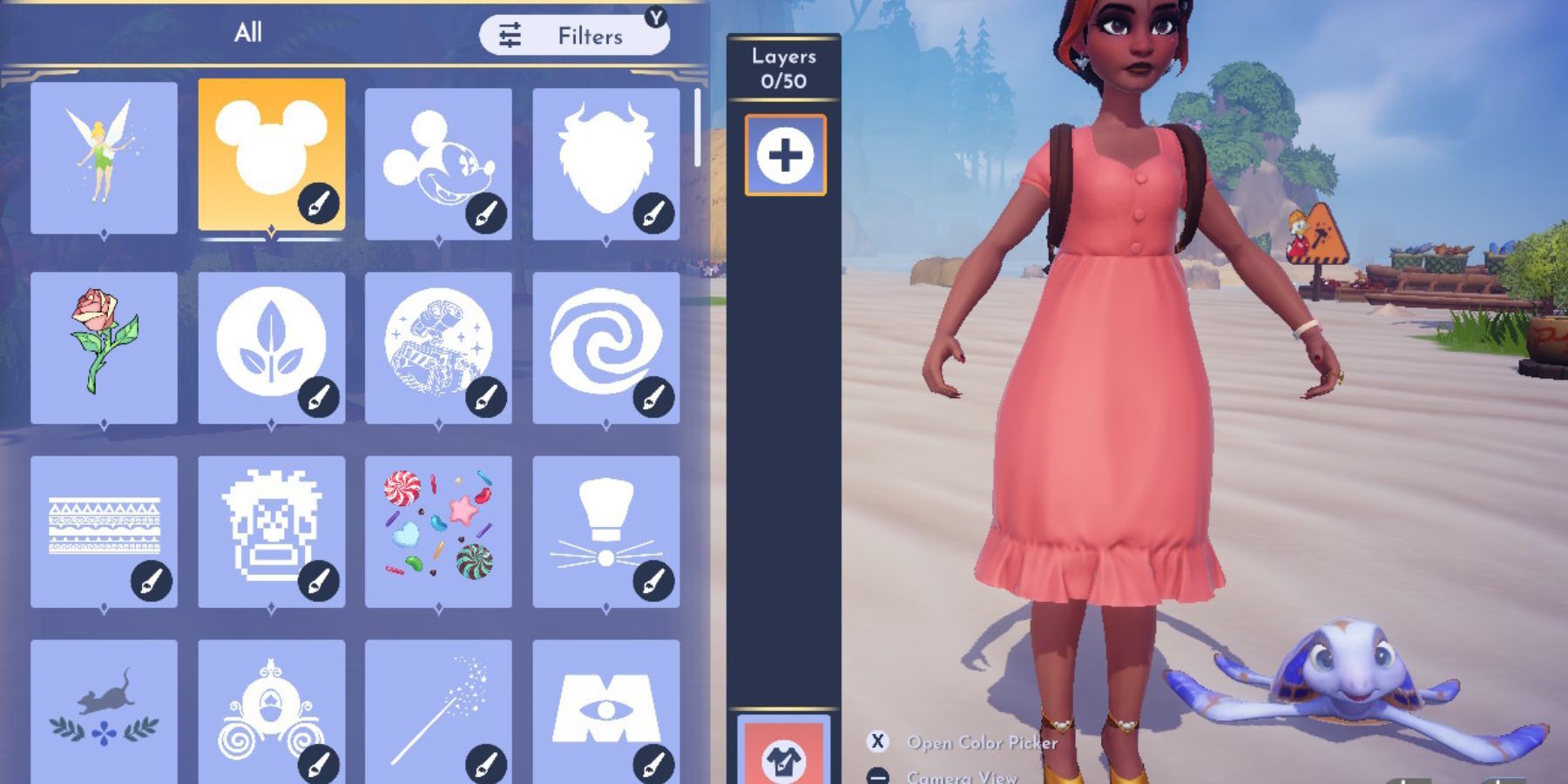Switch to the All category tab
This screenshot has width=1568, height=784.
tap(250, 33)
